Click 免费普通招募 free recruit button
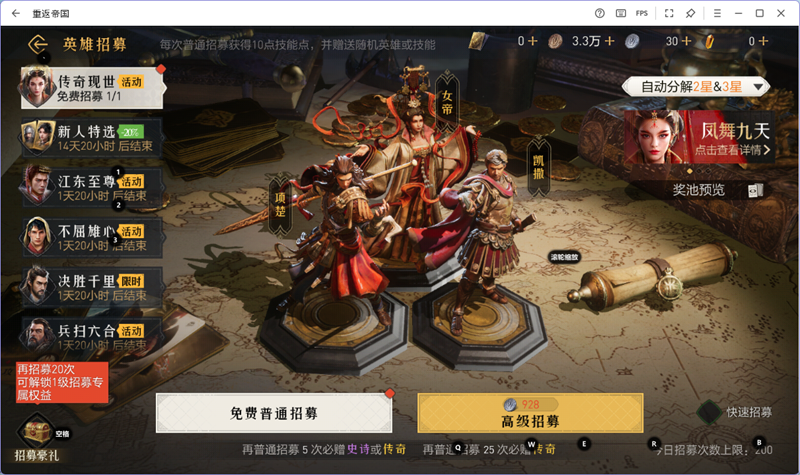Viewport: 800px width, 475px height. 273,413
